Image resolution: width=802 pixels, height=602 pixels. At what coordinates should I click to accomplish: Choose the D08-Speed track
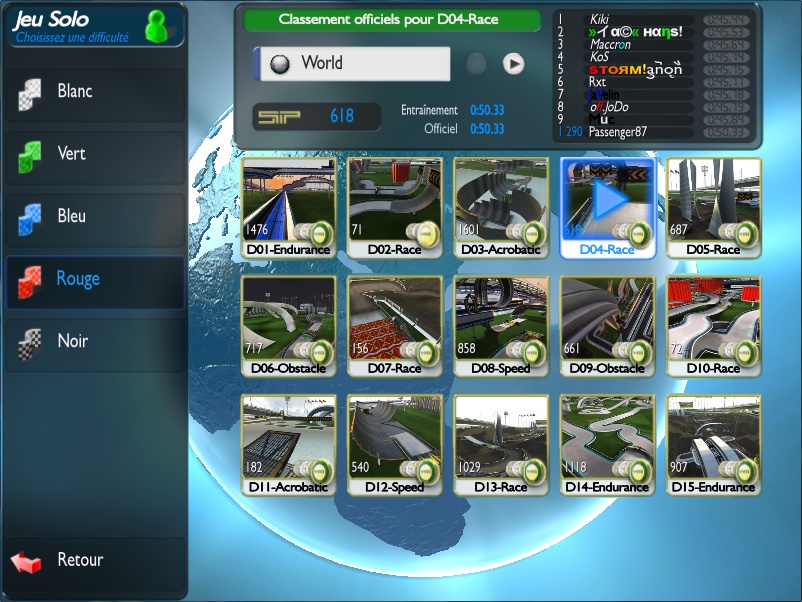tap(501, 326)
